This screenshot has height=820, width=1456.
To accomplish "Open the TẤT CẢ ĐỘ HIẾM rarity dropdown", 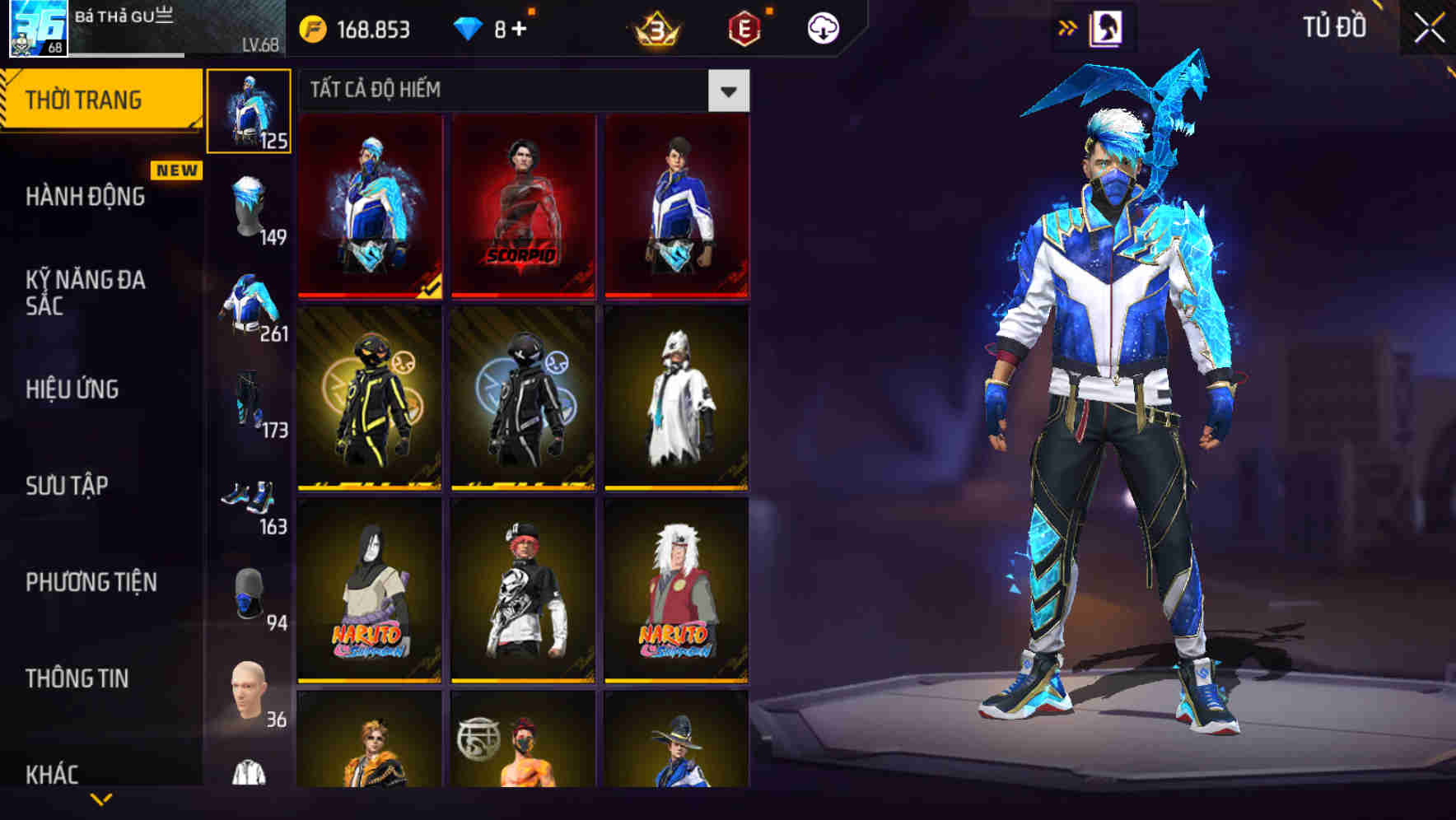I will (x=728, y=91).
